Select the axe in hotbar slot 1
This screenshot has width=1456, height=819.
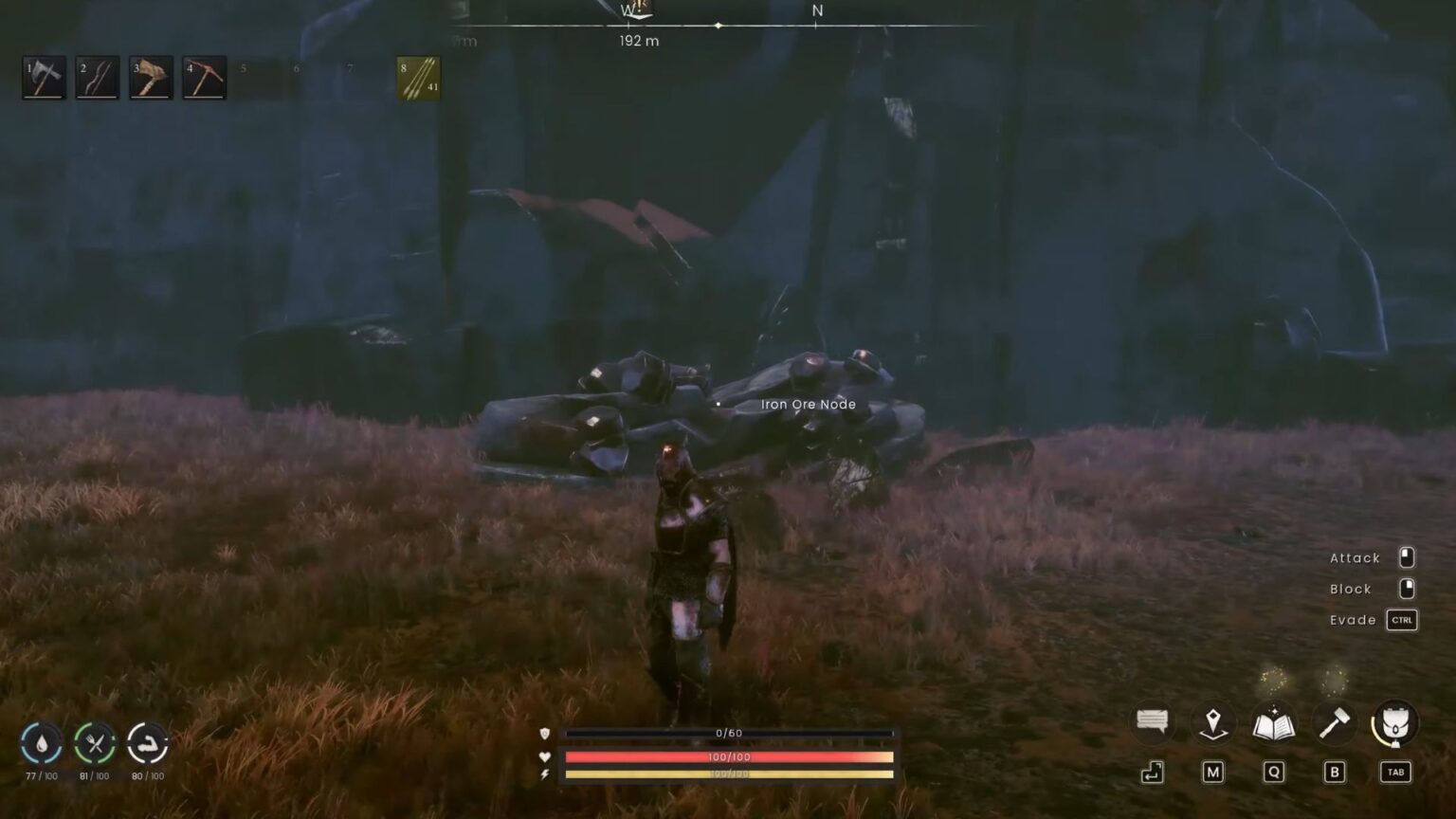click(44, 77)
